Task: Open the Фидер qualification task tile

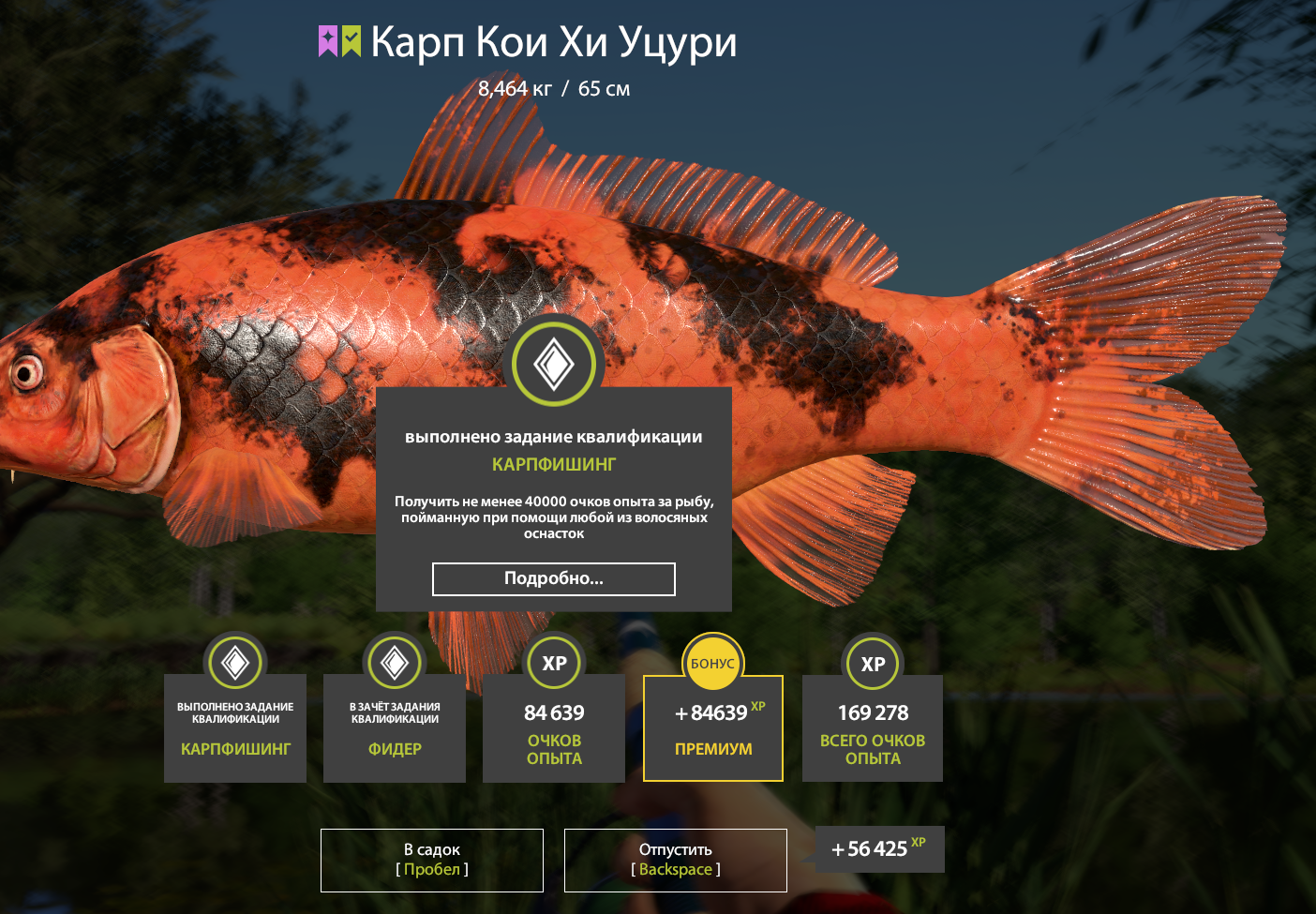Action: (x=395, y=728)
